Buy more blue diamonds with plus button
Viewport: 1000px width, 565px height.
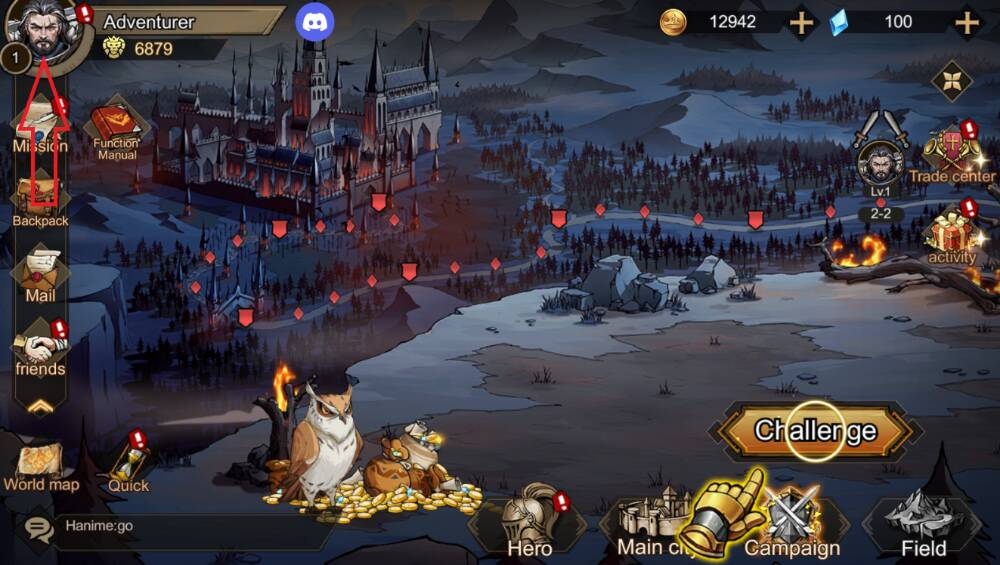[x=966, y=22]
